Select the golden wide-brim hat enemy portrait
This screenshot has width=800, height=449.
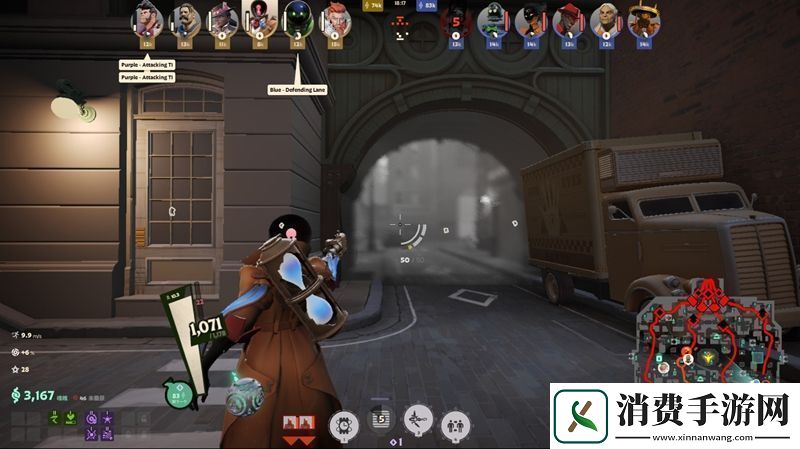pos(642,19)
